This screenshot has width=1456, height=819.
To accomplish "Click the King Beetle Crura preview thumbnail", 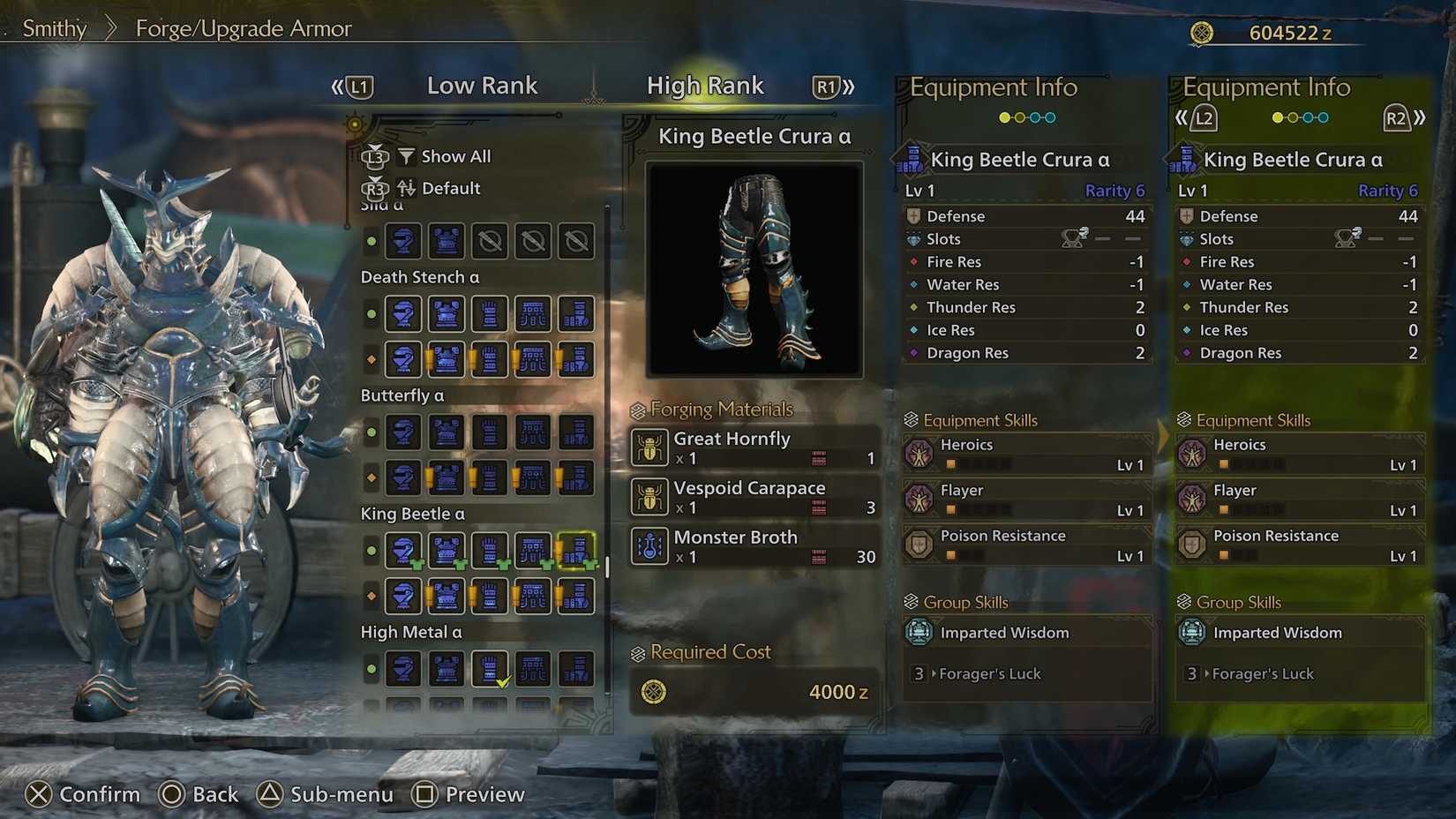I will pyautogui.click(x=753, y=267).
